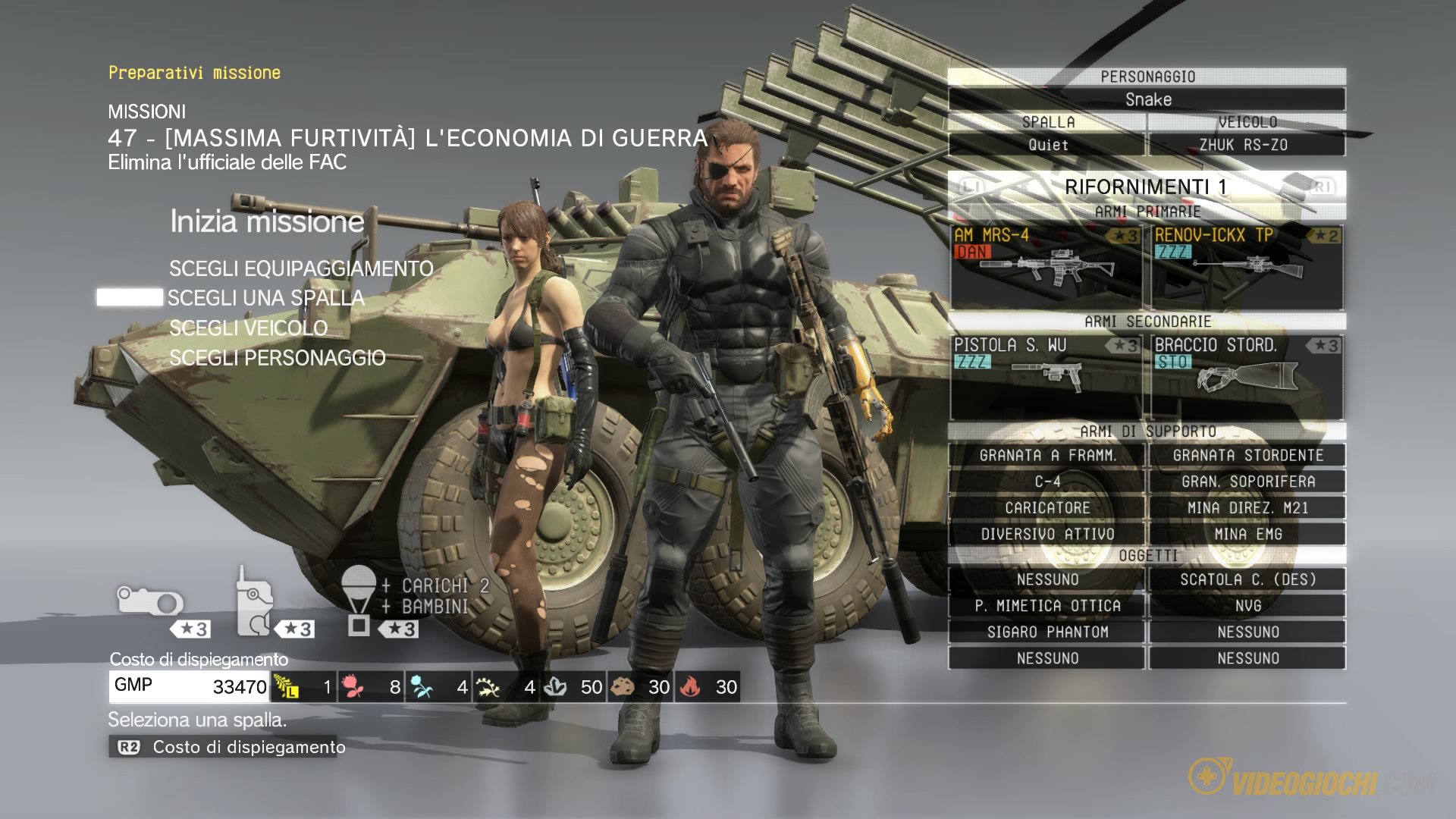
Task: Click the Gran. Soporifera slot
Action: [x=1247, y=482]
